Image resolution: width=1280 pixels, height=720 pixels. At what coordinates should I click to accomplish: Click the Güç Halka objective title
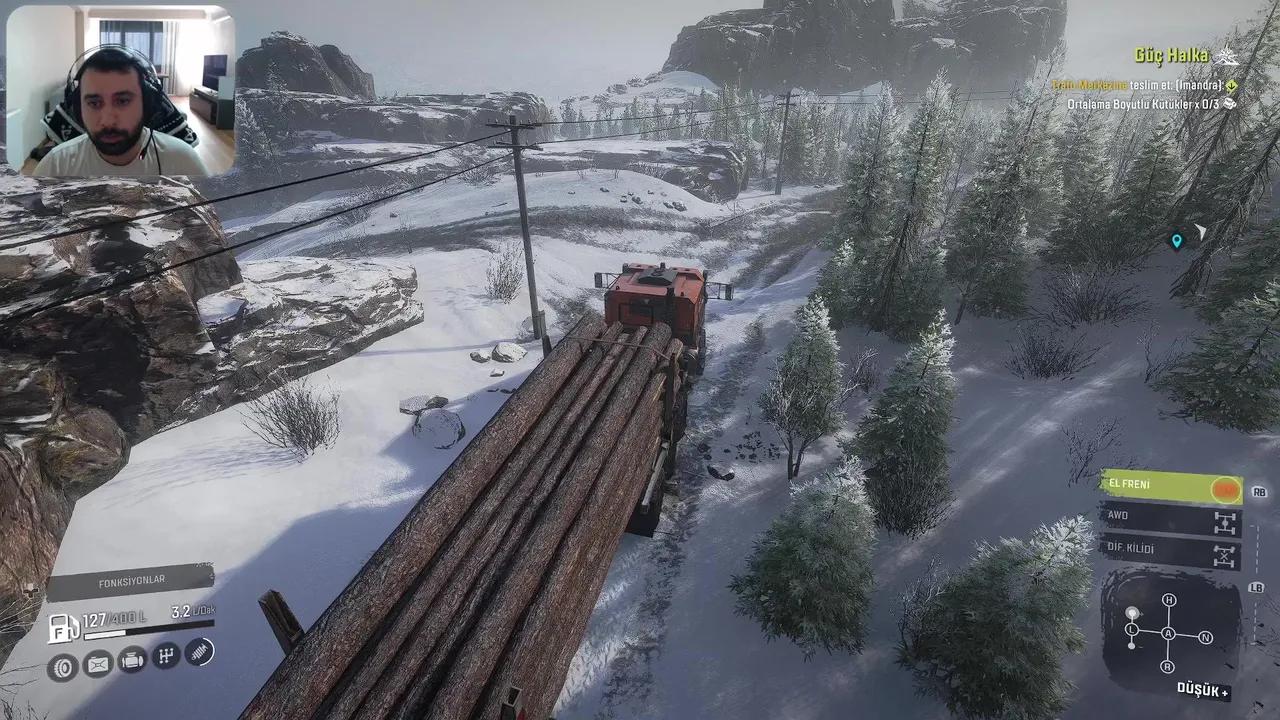click(1171, 56)
